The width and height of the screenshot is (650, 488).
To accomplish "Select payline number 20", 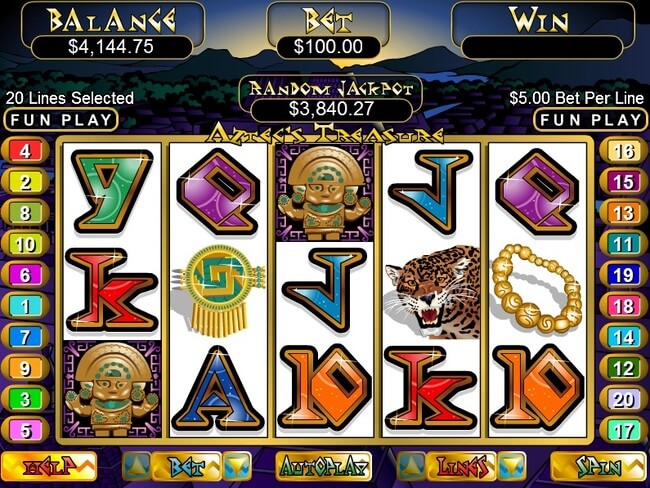I will tap(623, 400).
